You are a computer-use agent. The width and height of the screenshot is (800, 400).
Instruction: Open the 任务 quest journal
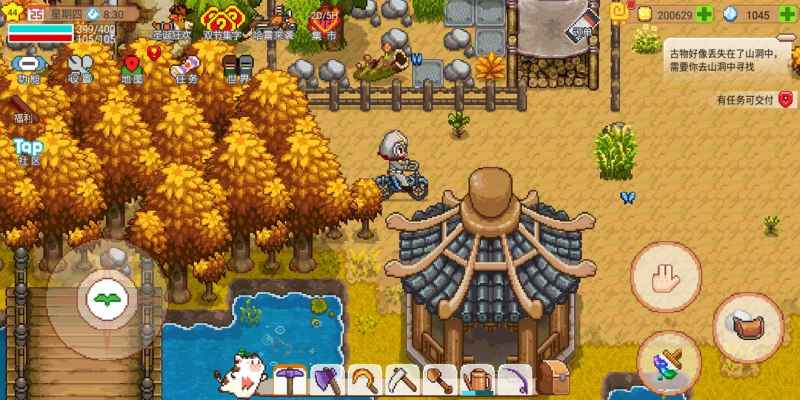coord(185,68)
